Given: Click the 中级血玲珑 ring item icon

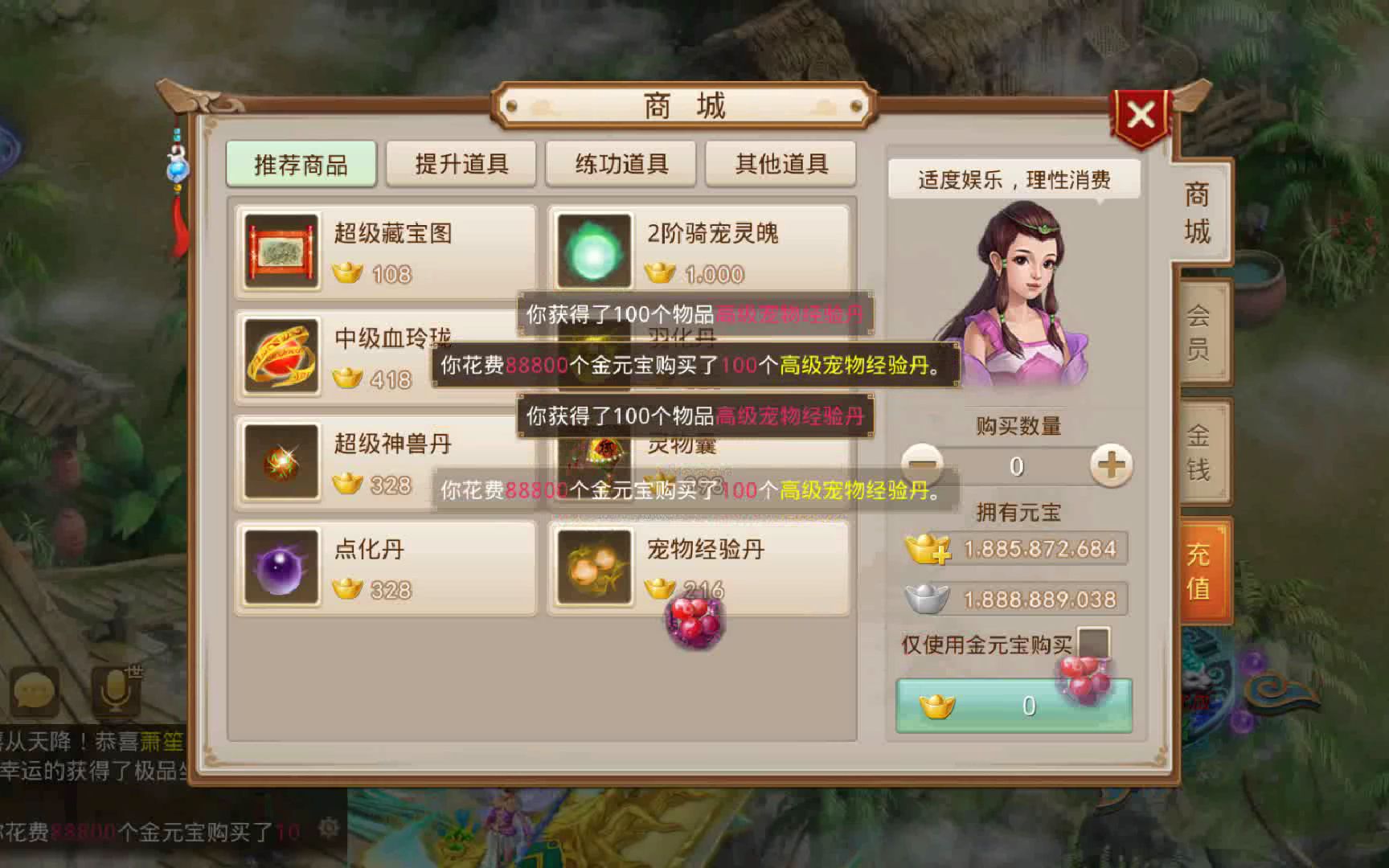Looking at the screenshot, I should tap(280, 356).
